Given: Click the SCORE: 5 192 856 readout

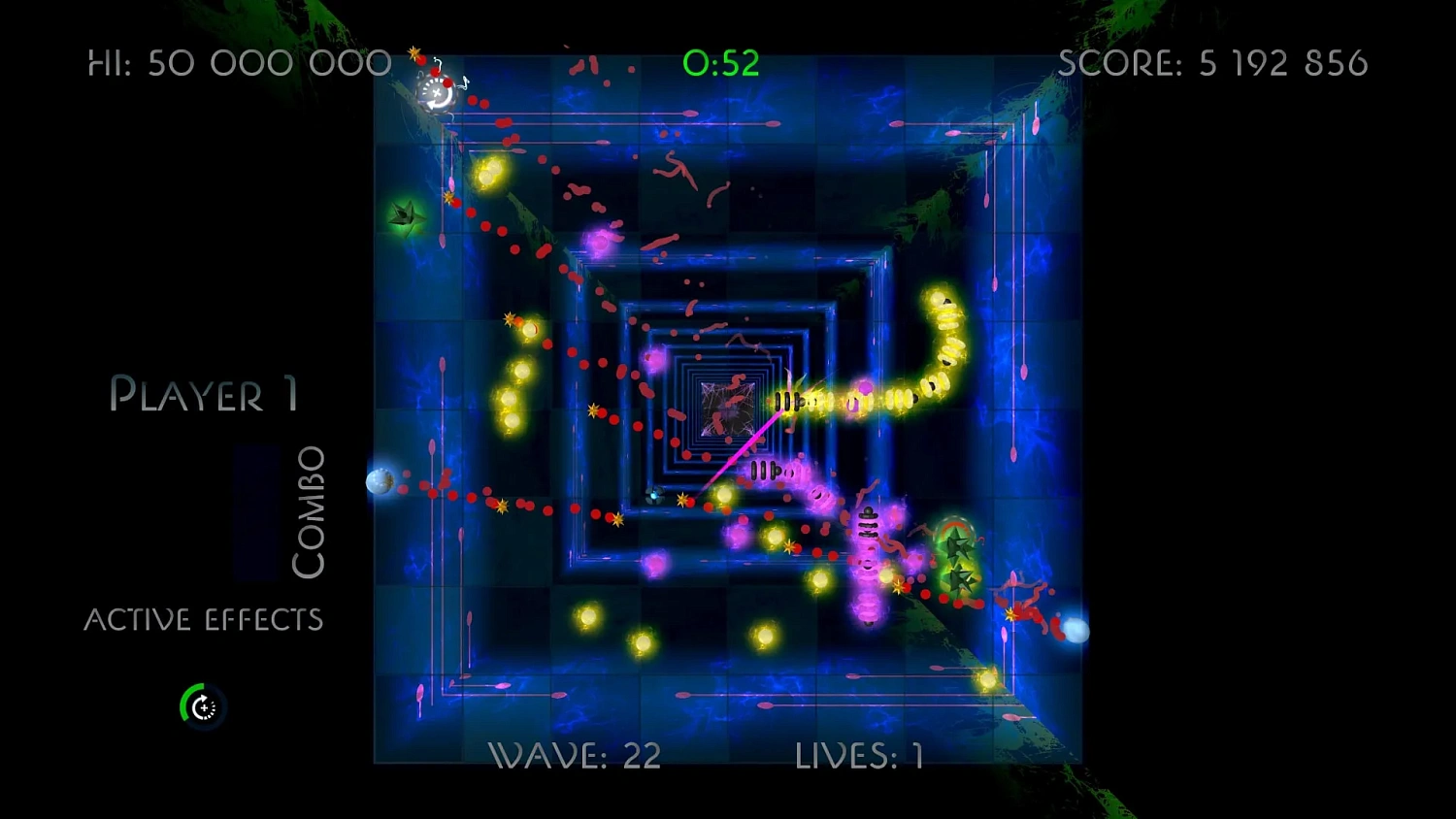Looking at the screenshot, I should (x=1213, y=62).
